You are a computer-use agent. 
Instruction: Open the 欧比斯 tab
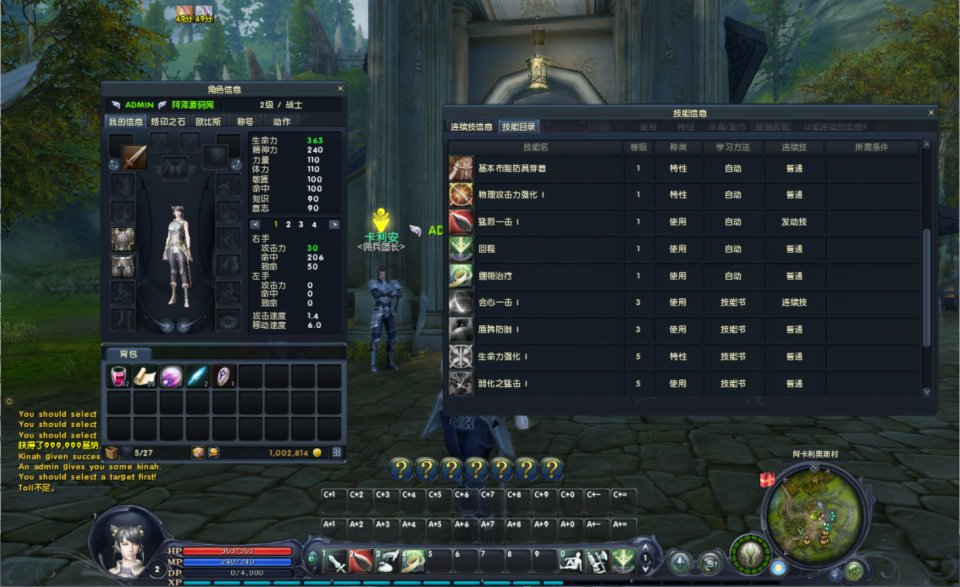coord(208,121)
